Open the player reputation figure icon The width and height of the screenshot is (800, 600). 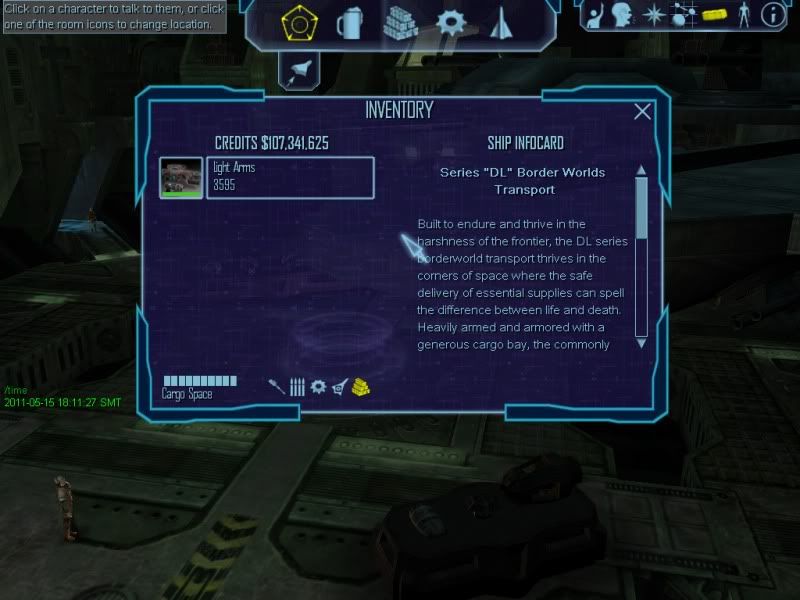(x=742, y=15)
